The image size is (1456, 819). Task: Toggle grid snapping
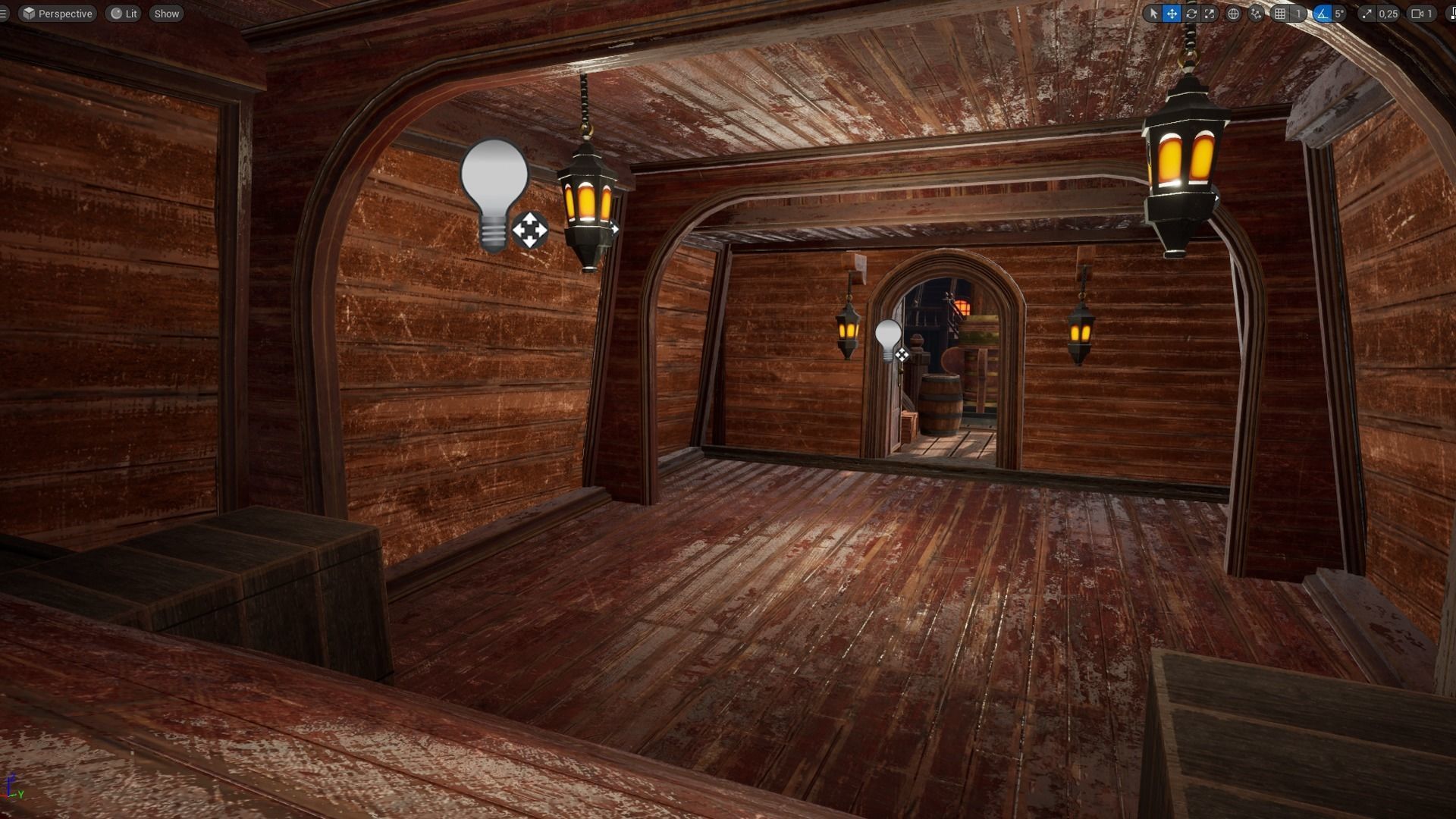1280,14
